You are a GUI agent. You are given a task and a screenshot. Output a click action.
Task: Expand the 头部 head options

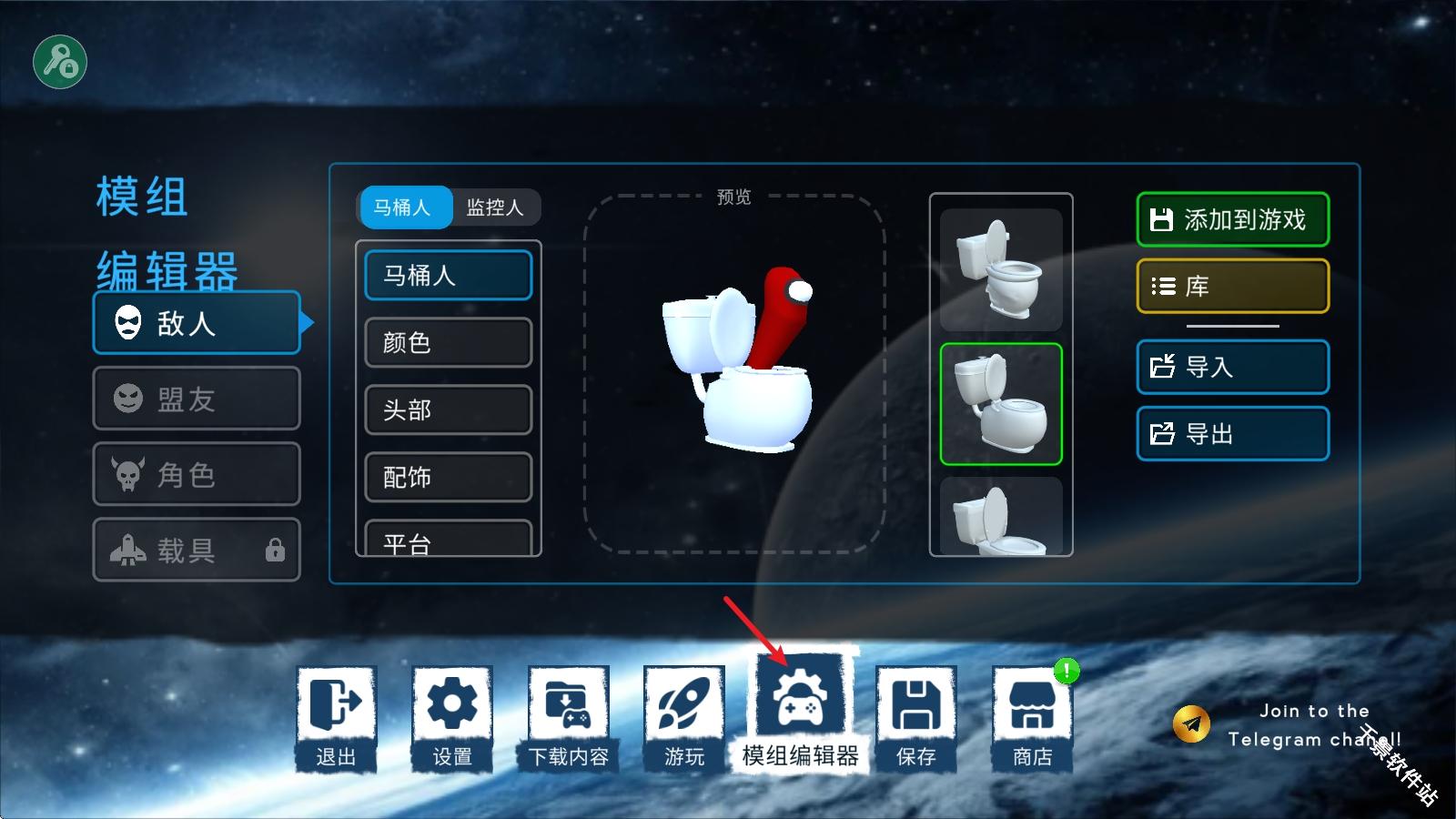pos(448,410)
